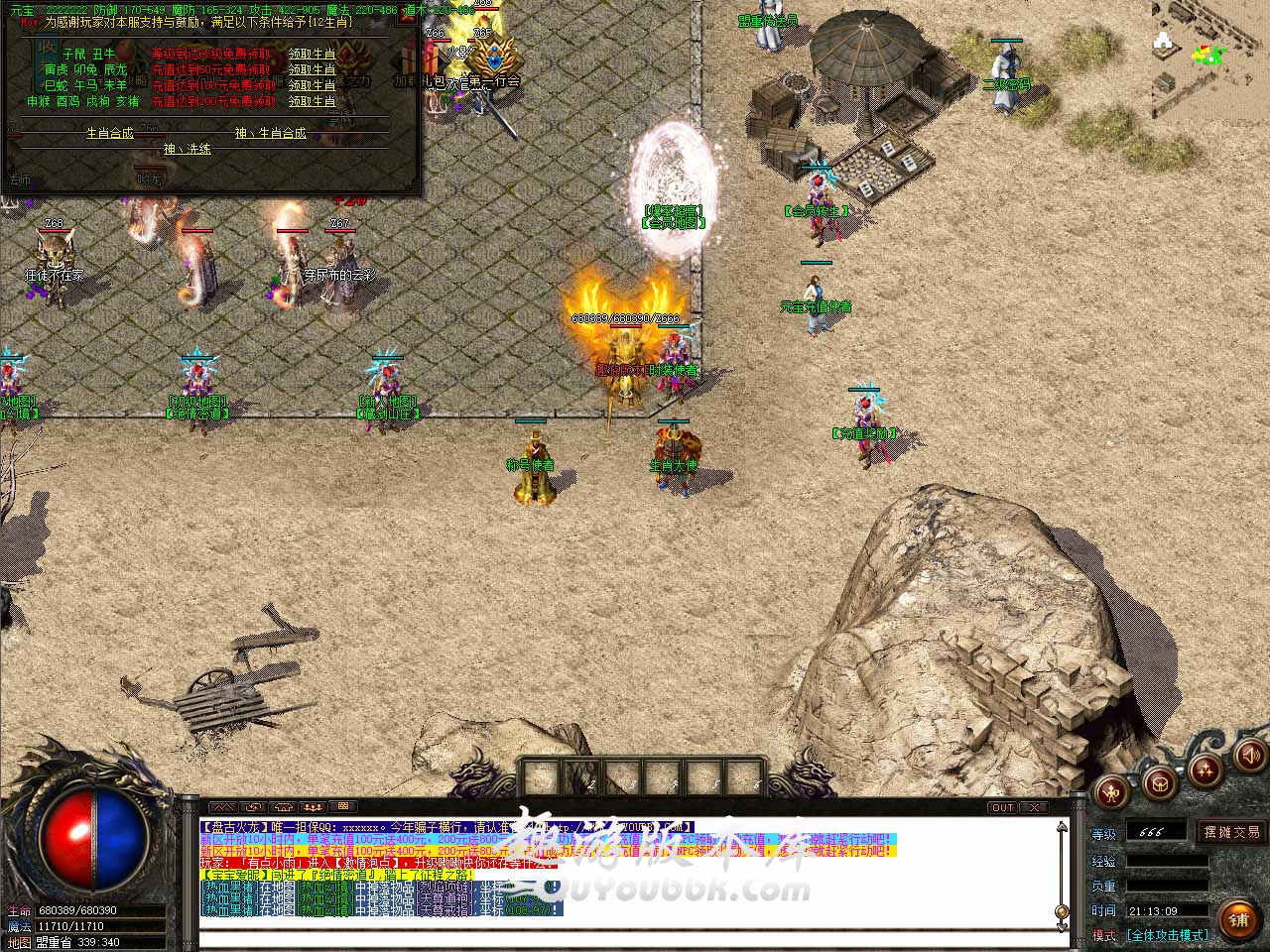Close the zodiac reward dialog panel
Image resolution: width=1270 pixels, height=952 pixels.
pyautogui.click(x=407, y=17)
